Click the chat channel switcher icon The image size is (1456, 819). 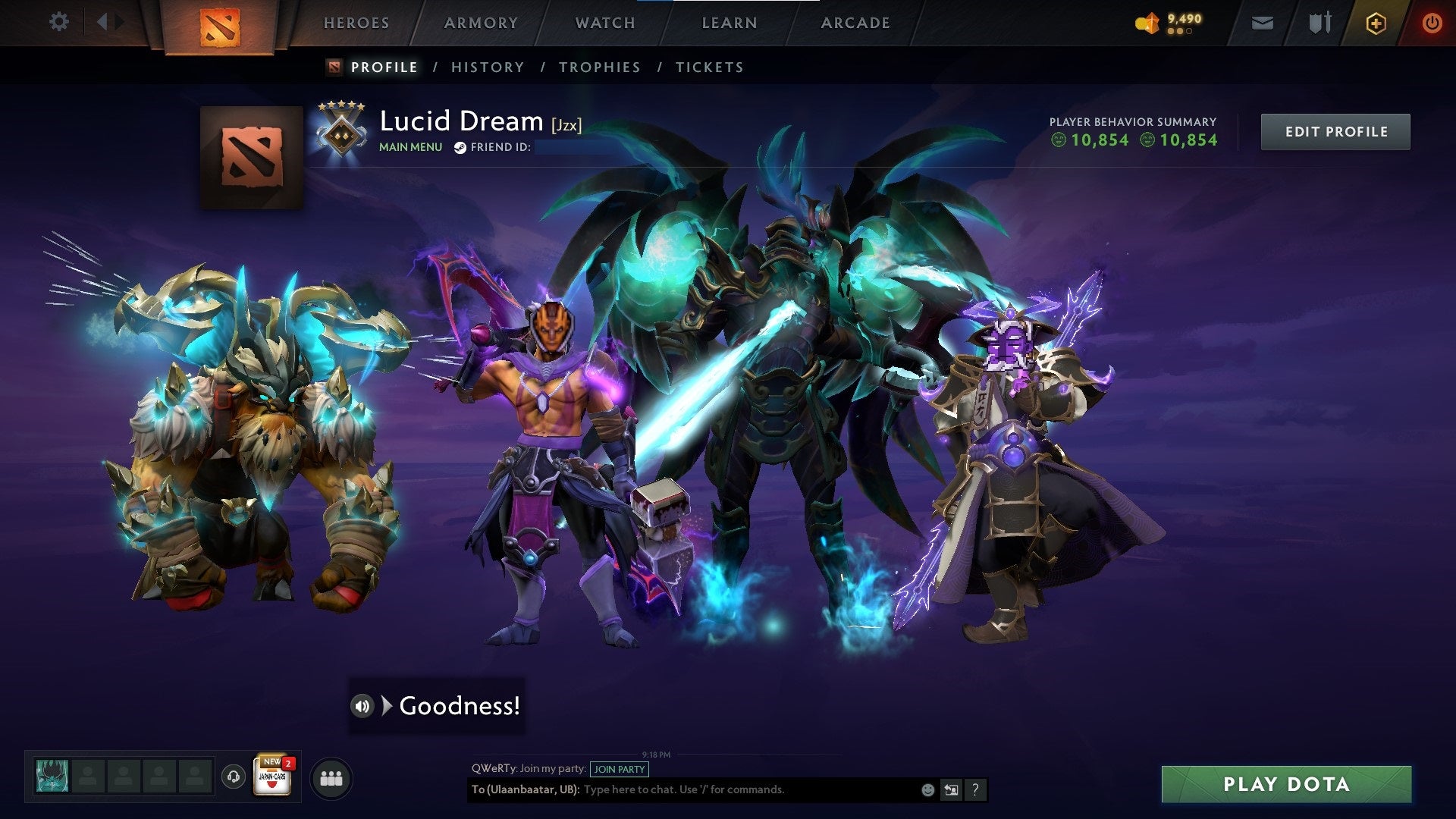[951, 789]
